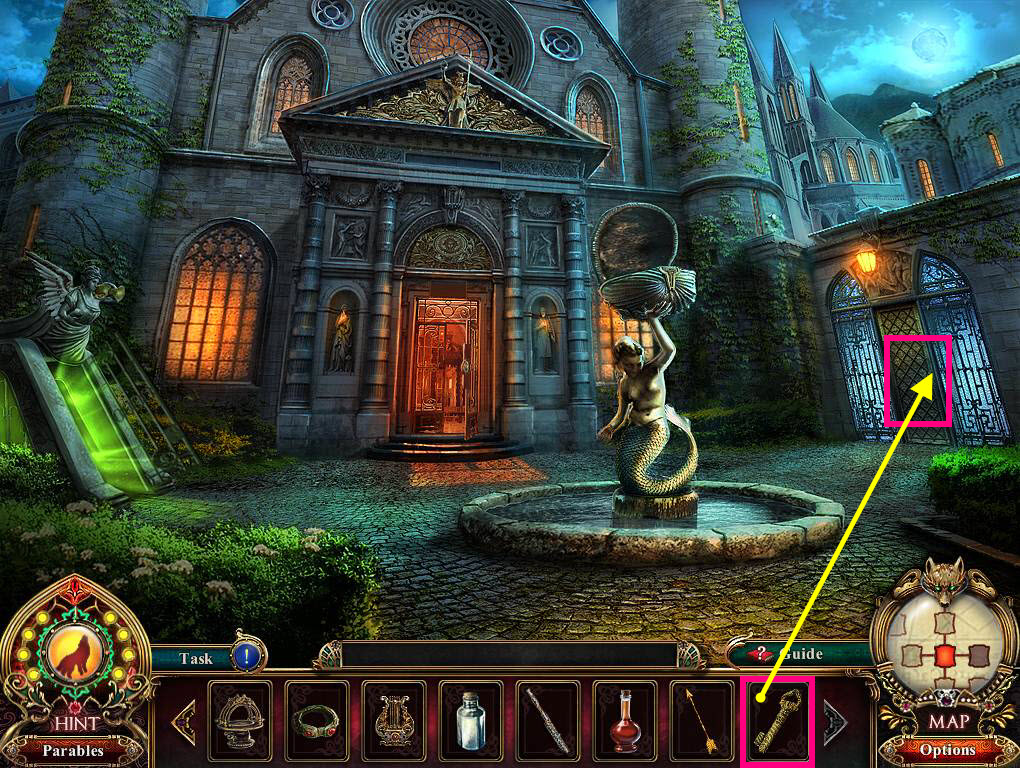
Task: Select the ornate golden key
Action: [x=778, y=720]
